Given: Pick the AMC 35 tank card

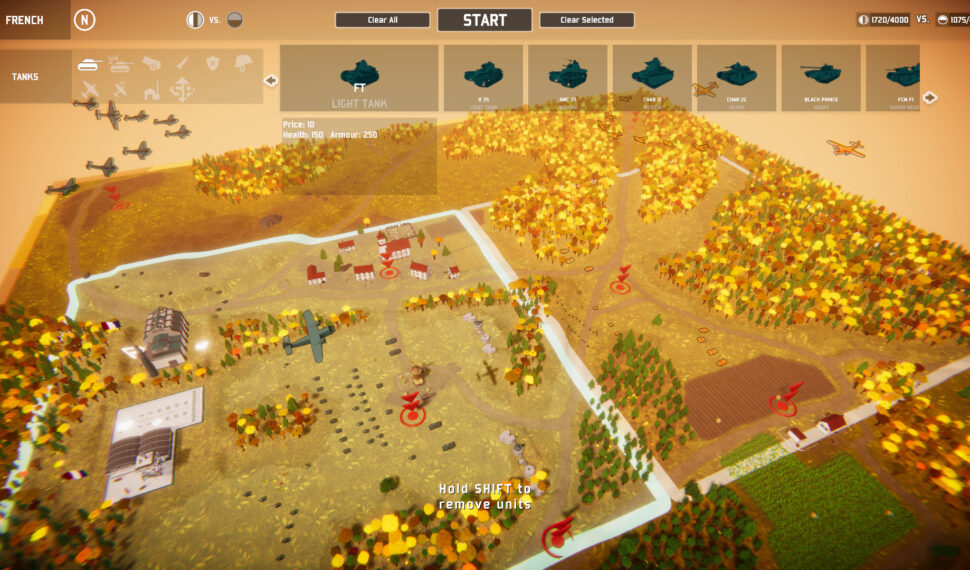Looking at the screenshot, I should pyautogui.click(x=567, y=78).
